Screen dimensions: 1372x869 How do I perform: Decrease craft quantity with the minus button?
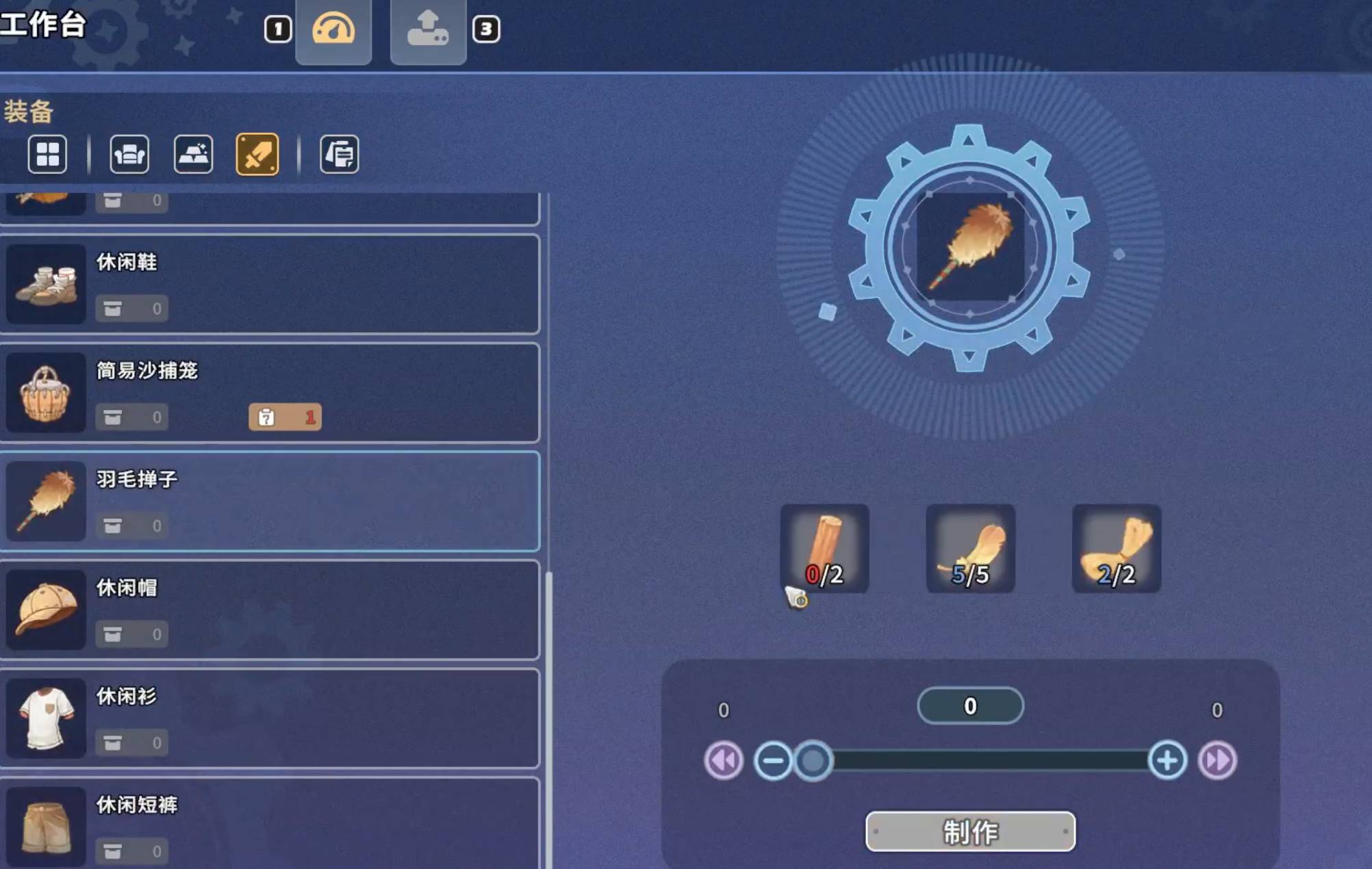(773, 760)
